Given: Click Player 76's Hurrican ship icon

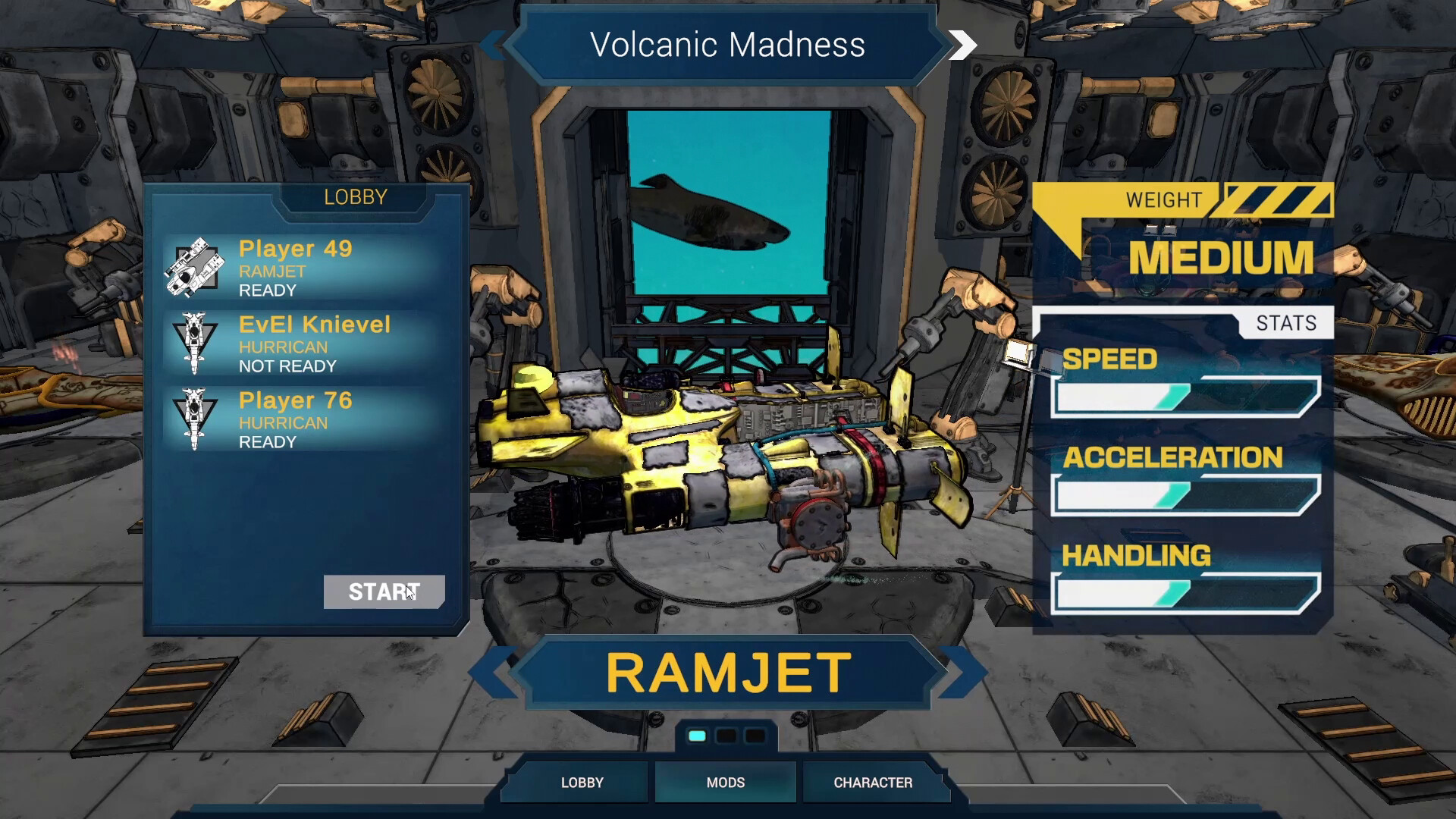Looking at the screenshot, I should pyautogui.click(x=196, y=419).
